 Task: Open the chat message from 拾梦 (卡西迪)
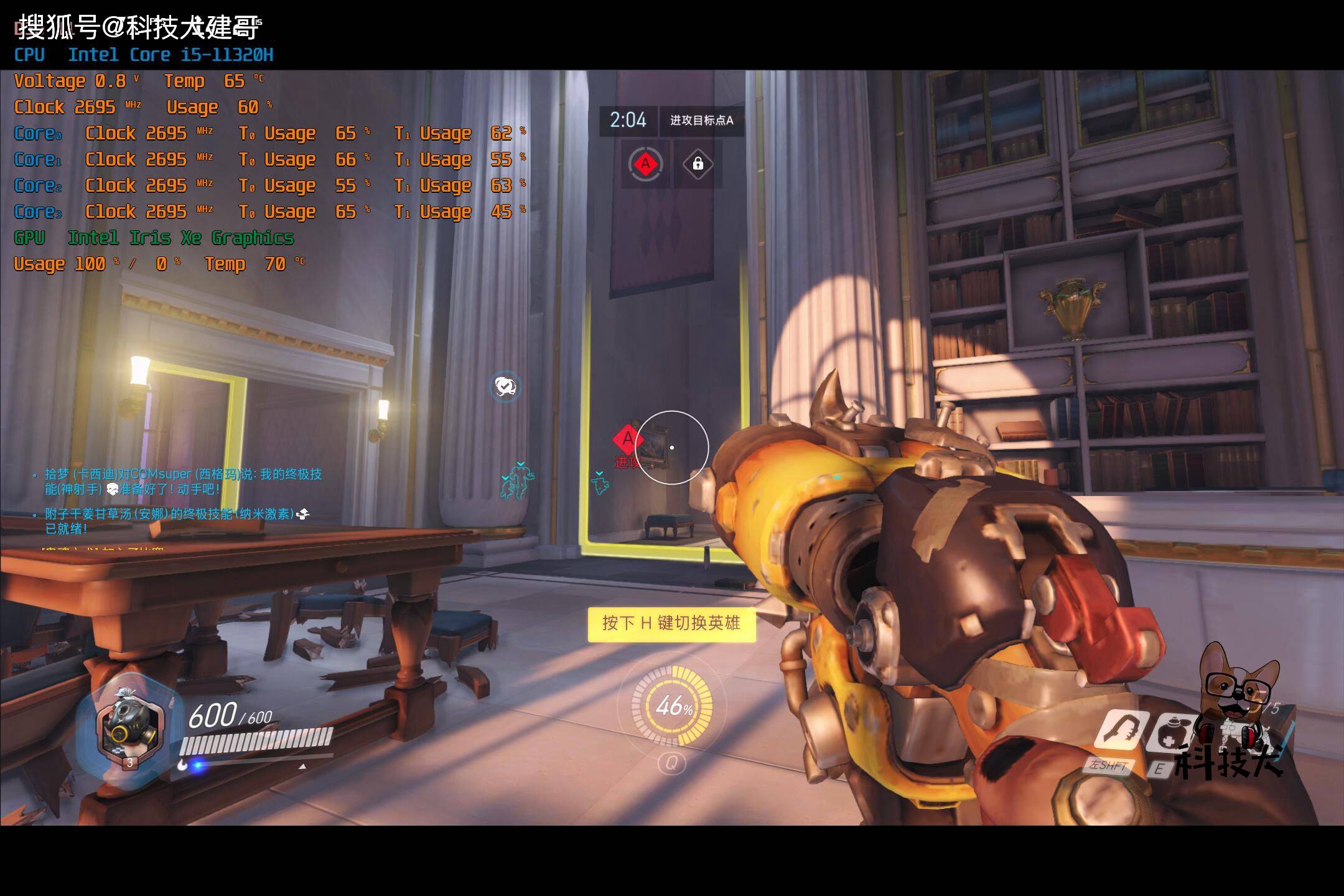click(x=183, y=482)
